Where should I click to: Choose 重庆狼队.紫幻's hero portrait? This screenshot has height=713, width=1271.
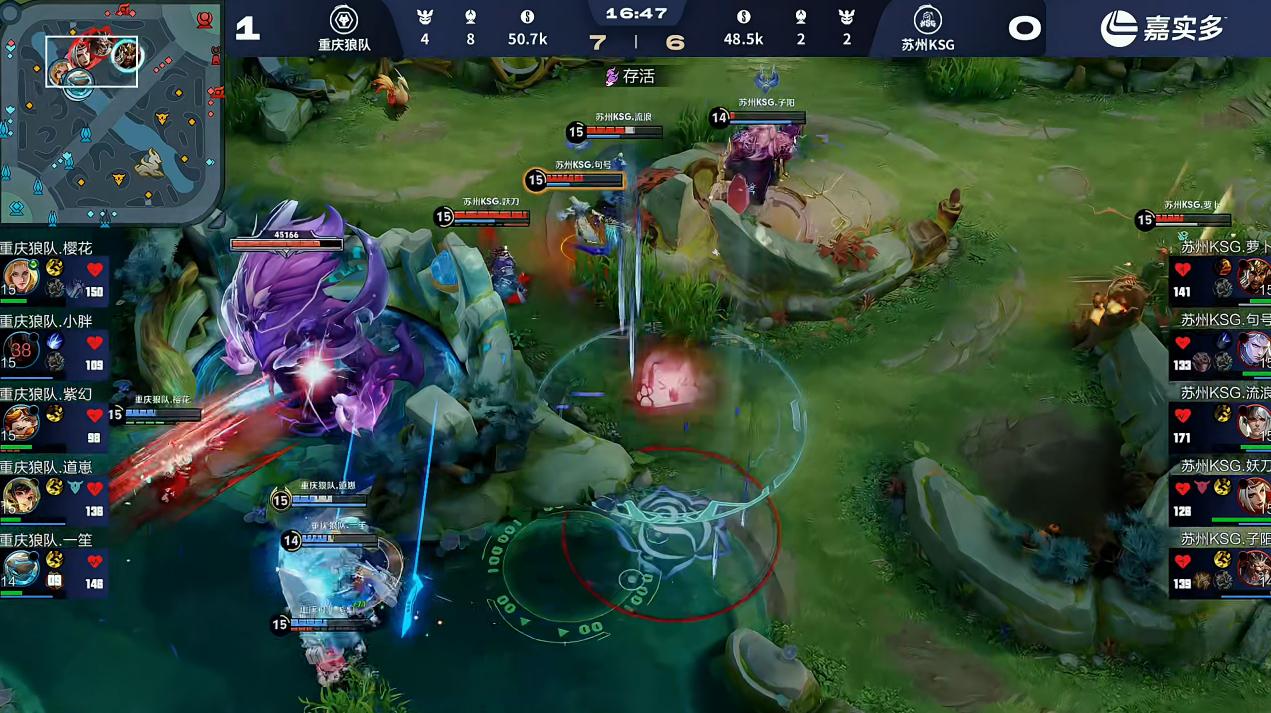pyautogui.click(x=20, y=422)
